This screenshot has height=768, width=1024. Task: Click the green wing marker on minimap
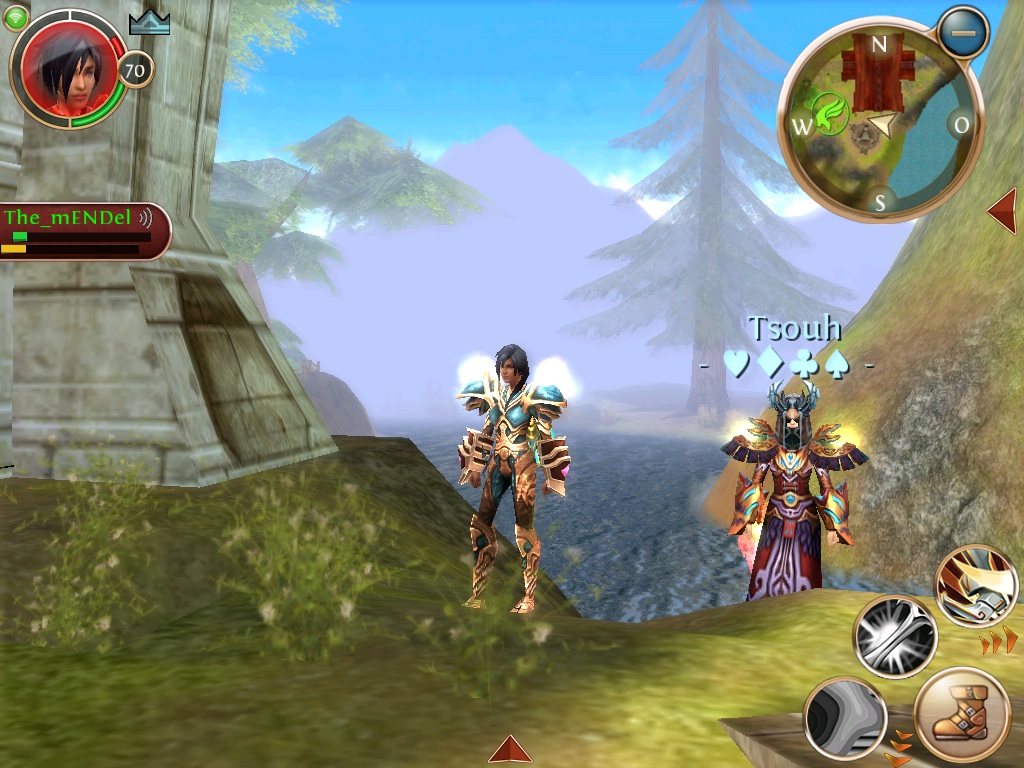[831, 112]
